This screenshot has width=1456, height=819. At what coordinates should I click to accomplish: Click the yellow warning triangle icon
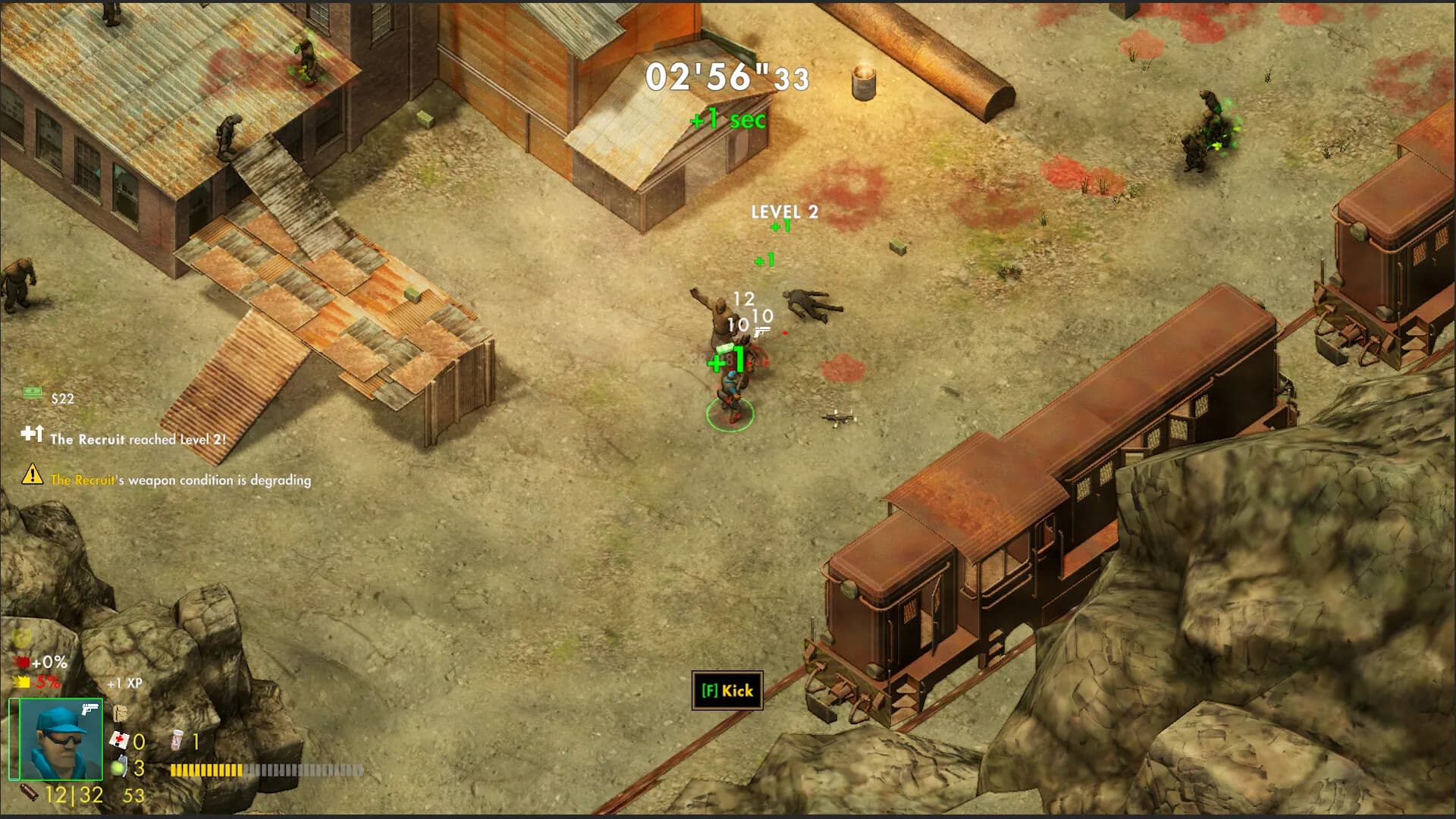(x=30, y=476)
